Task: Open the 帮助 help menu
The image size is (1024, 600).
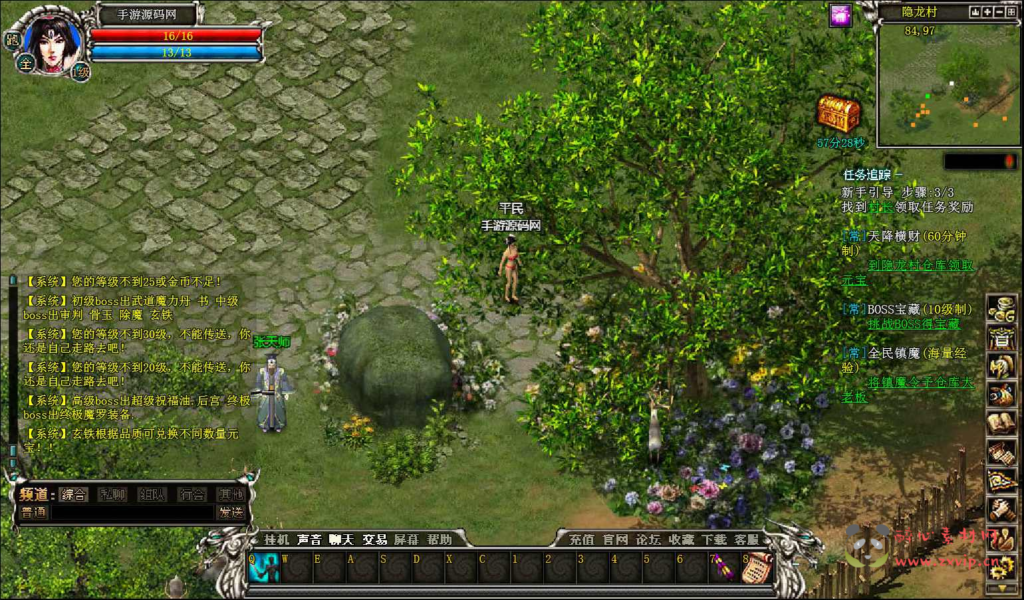Action: 439,539
